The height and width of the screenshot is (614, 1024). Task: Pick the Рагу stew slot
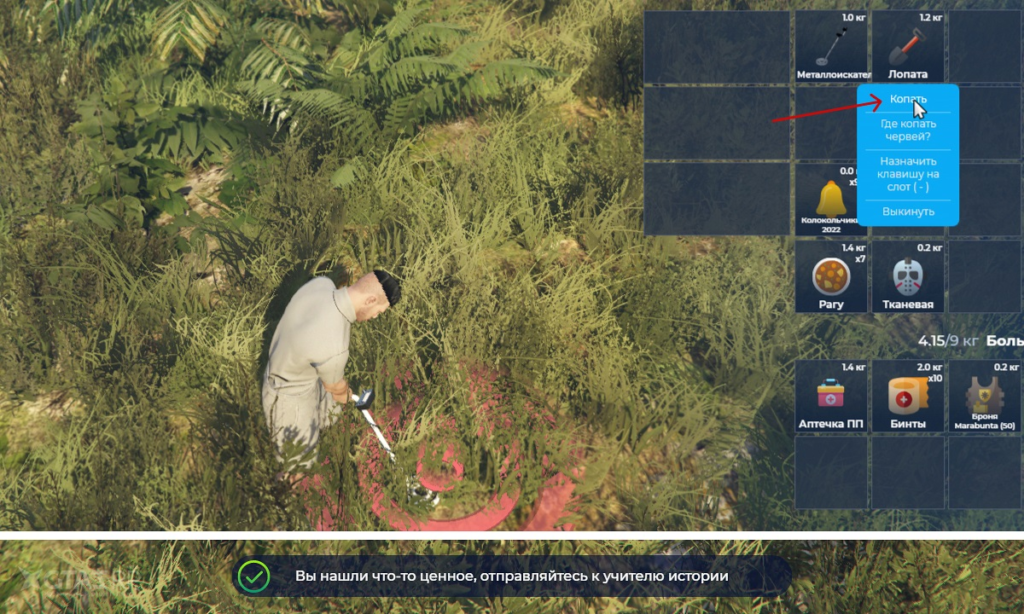click(831, 277)
